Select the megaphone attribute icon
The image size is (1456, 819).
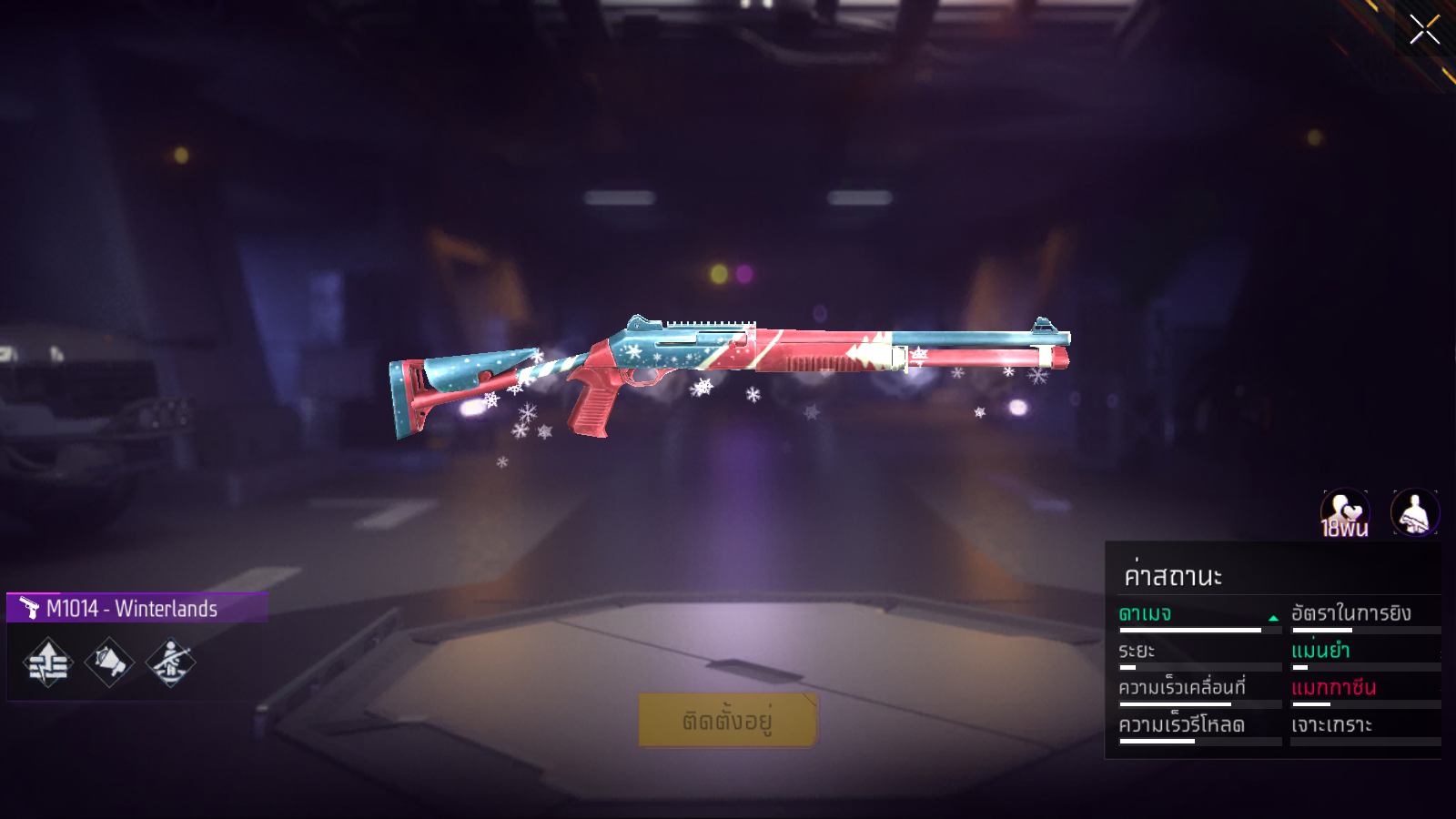109,662
